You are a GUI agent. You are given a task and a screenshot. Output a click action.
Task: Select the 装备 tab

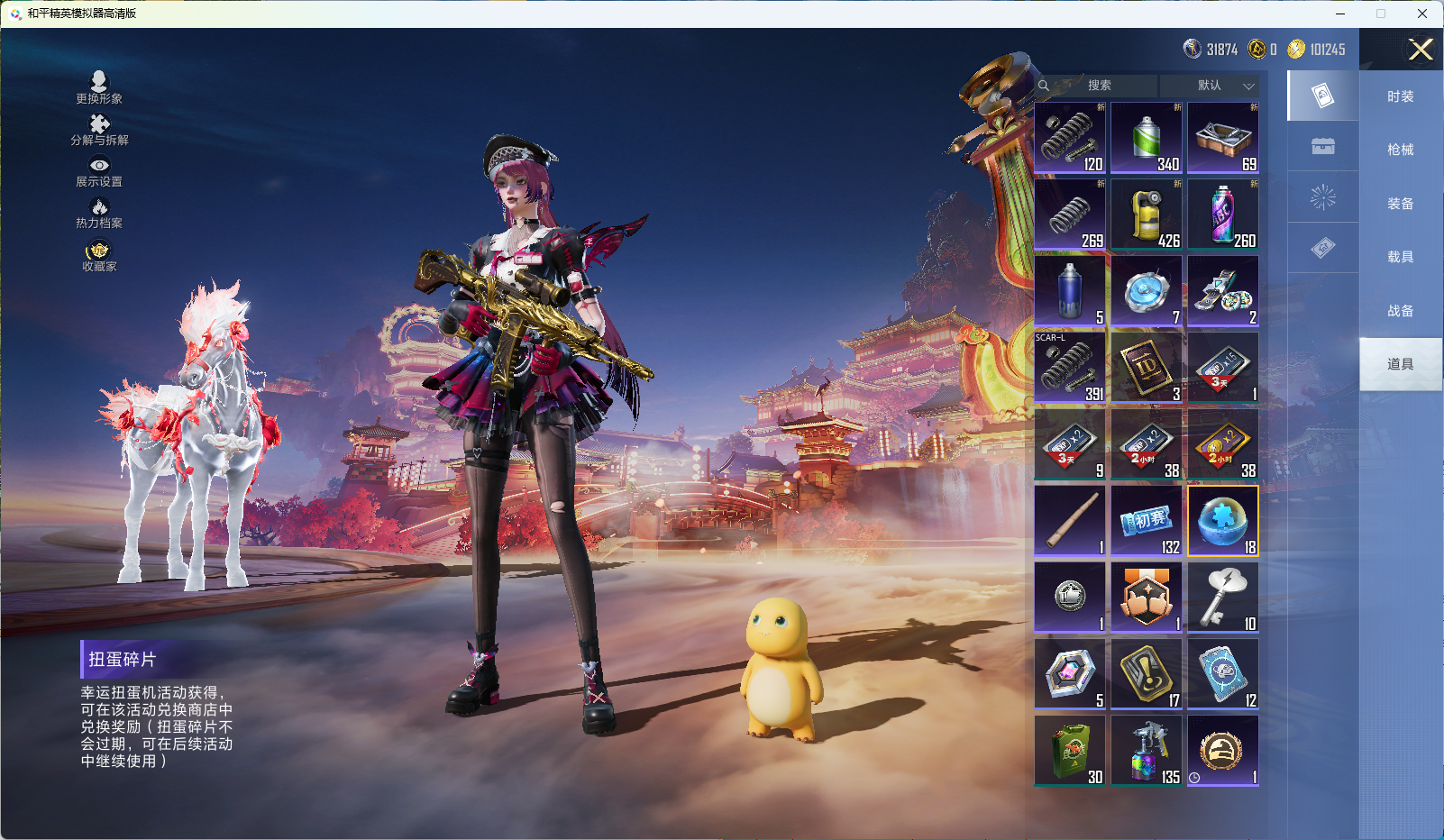point(1400,204)
